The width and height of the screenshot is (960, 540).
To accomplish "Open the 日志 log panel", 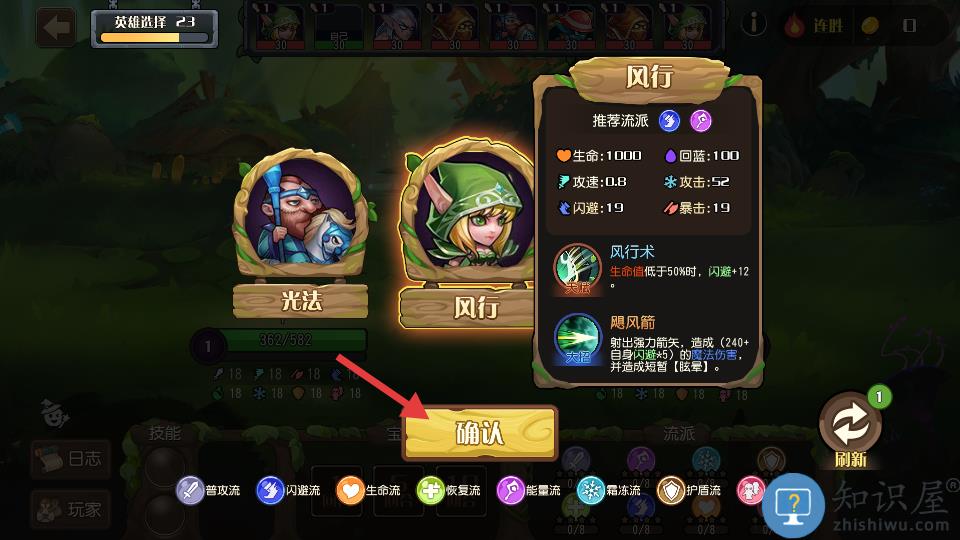I will 70,460.
